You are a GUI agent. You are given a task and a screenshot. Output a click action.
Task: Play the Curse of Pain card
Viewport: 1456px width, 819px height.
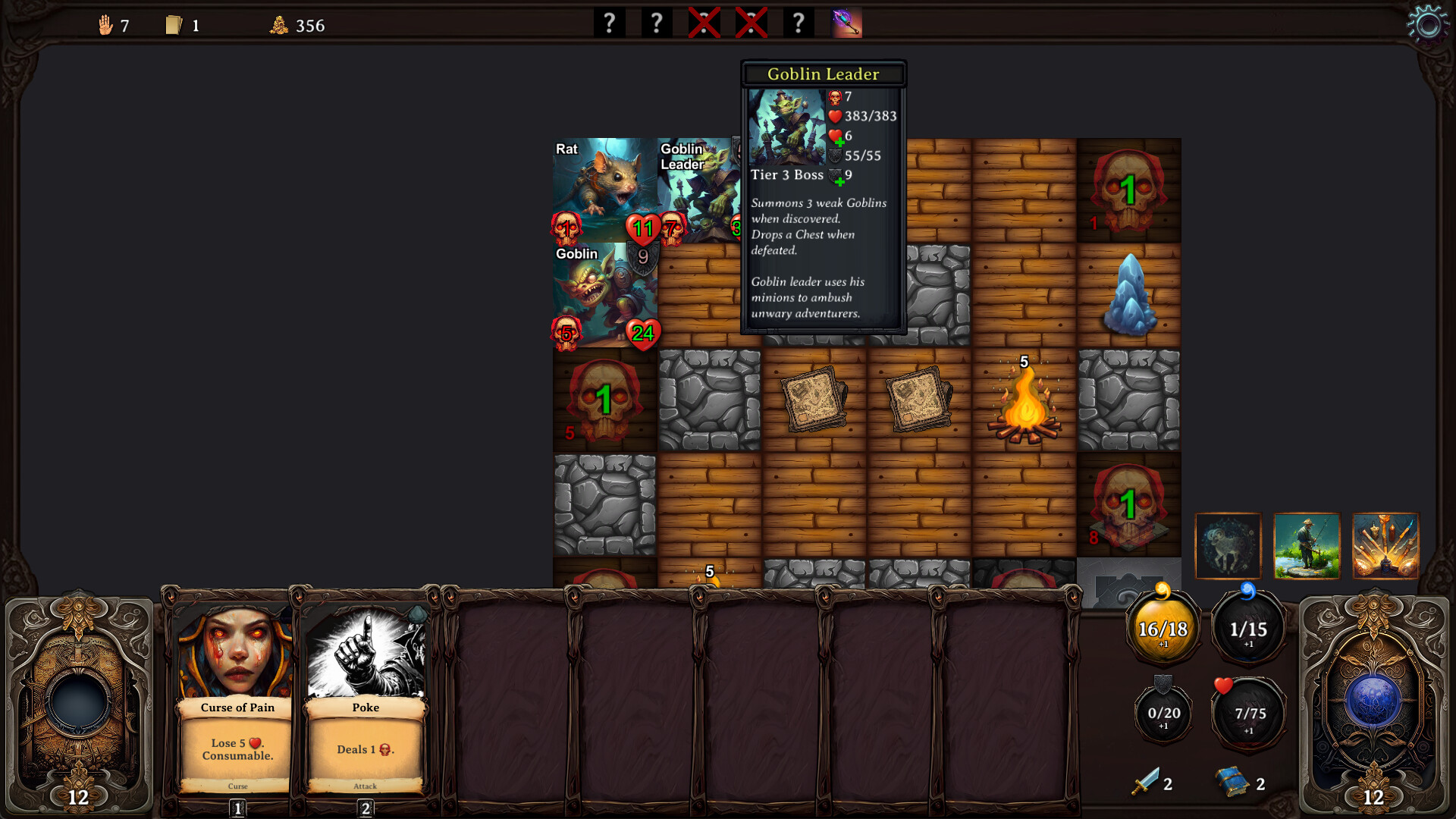[x=237, y=698]
